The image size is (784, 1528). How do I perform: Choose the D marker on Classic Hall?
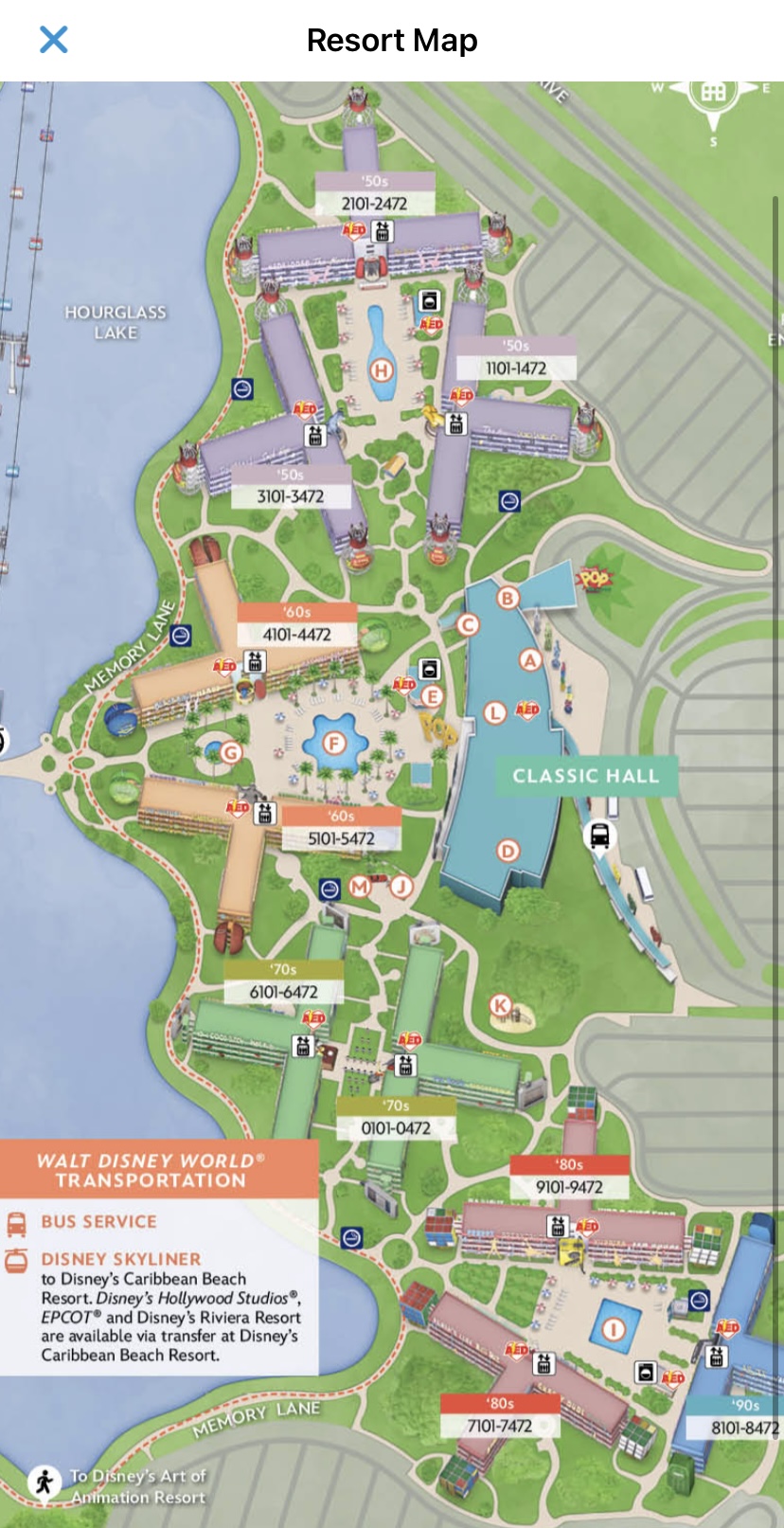point(508,851)
